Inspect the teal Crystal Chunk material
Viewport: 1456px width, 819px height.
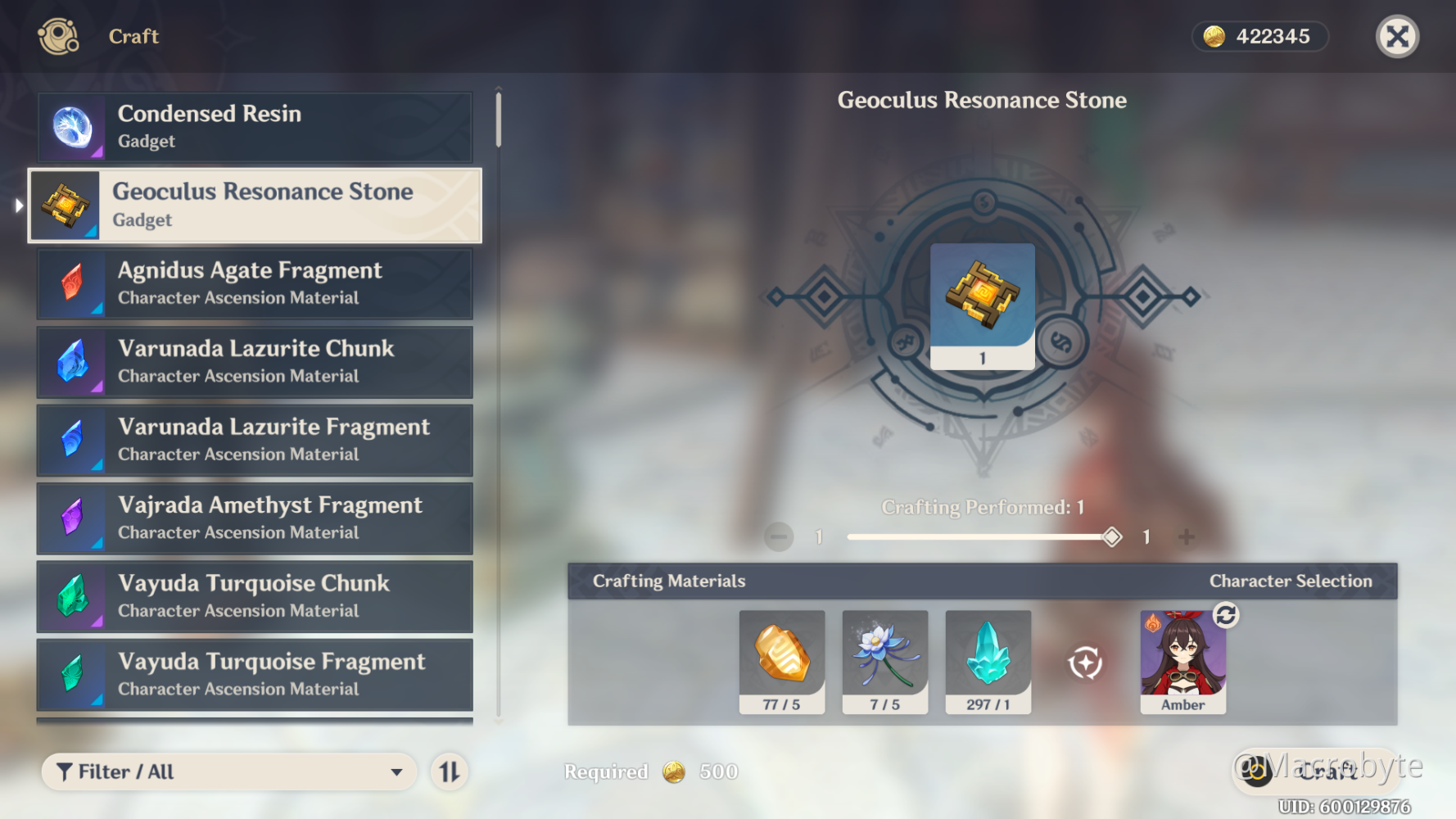(x=988, y=661)
